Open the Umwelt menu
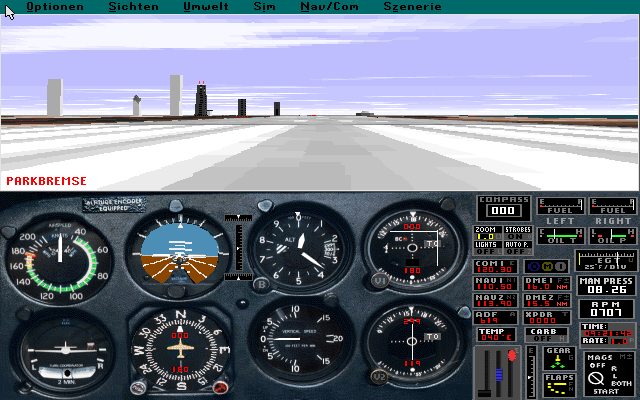Viewport: 640px width, 400px height. point(205,6)
